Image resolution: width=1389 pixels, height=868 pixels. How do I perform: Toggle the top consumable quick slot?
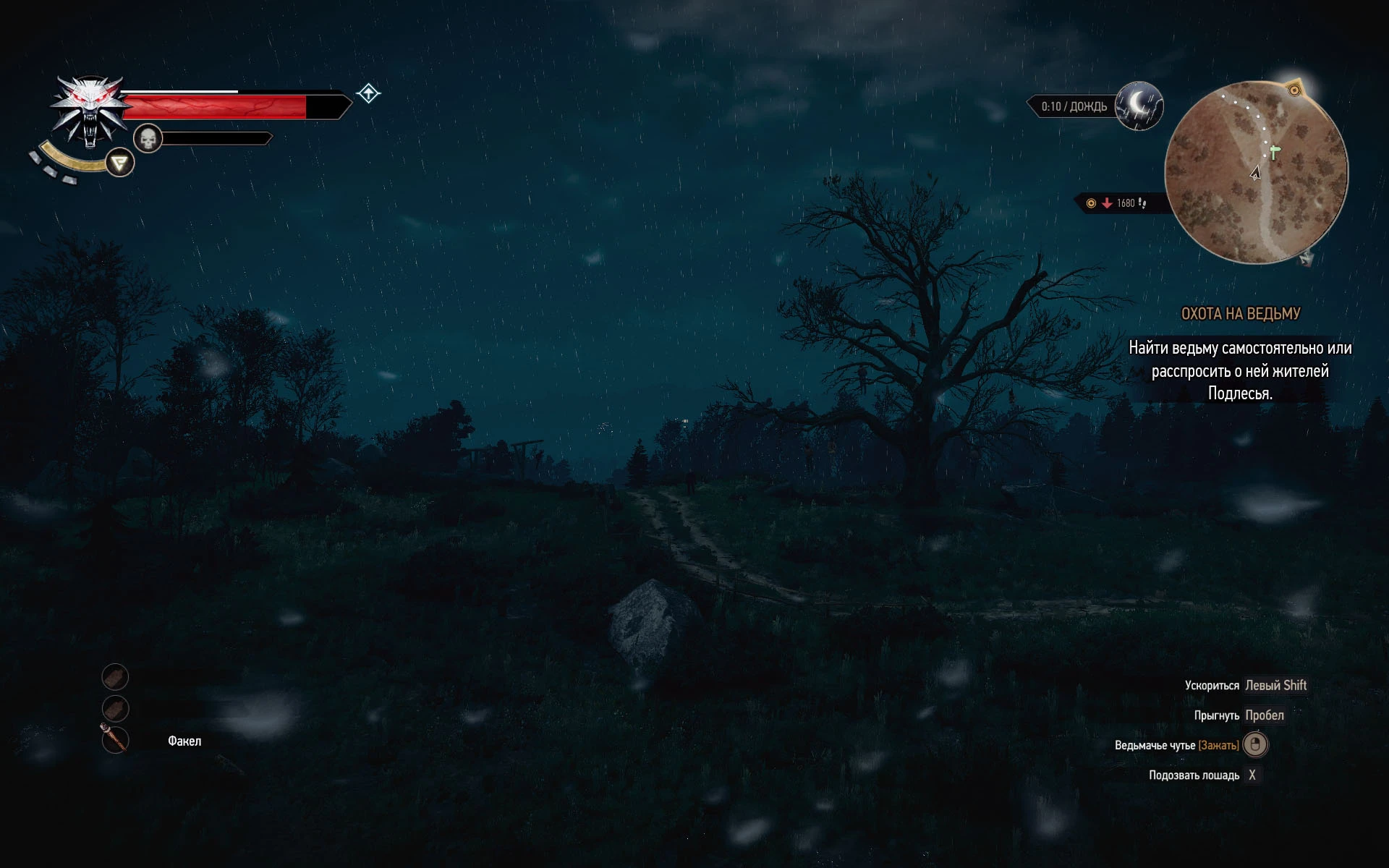[116, 677]
